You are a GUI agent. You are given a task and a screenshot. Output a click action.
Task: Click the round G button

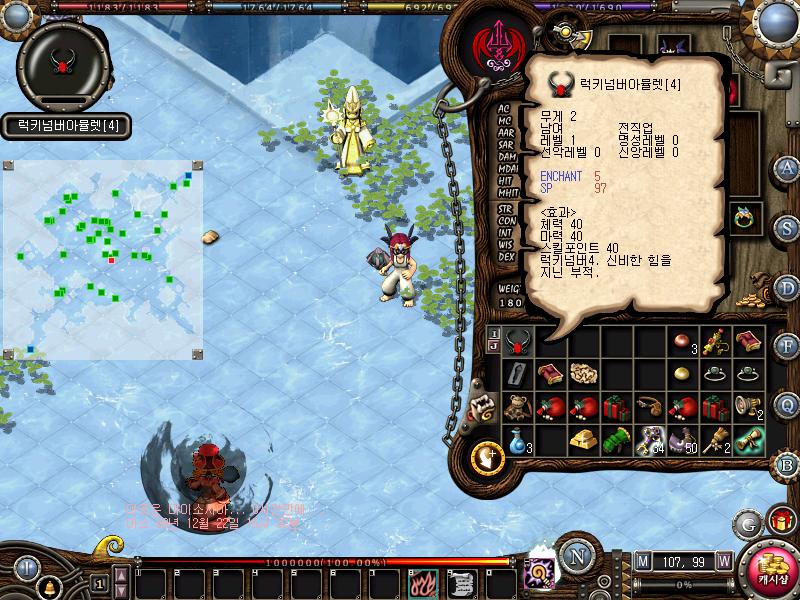click(x=747, y=522)
